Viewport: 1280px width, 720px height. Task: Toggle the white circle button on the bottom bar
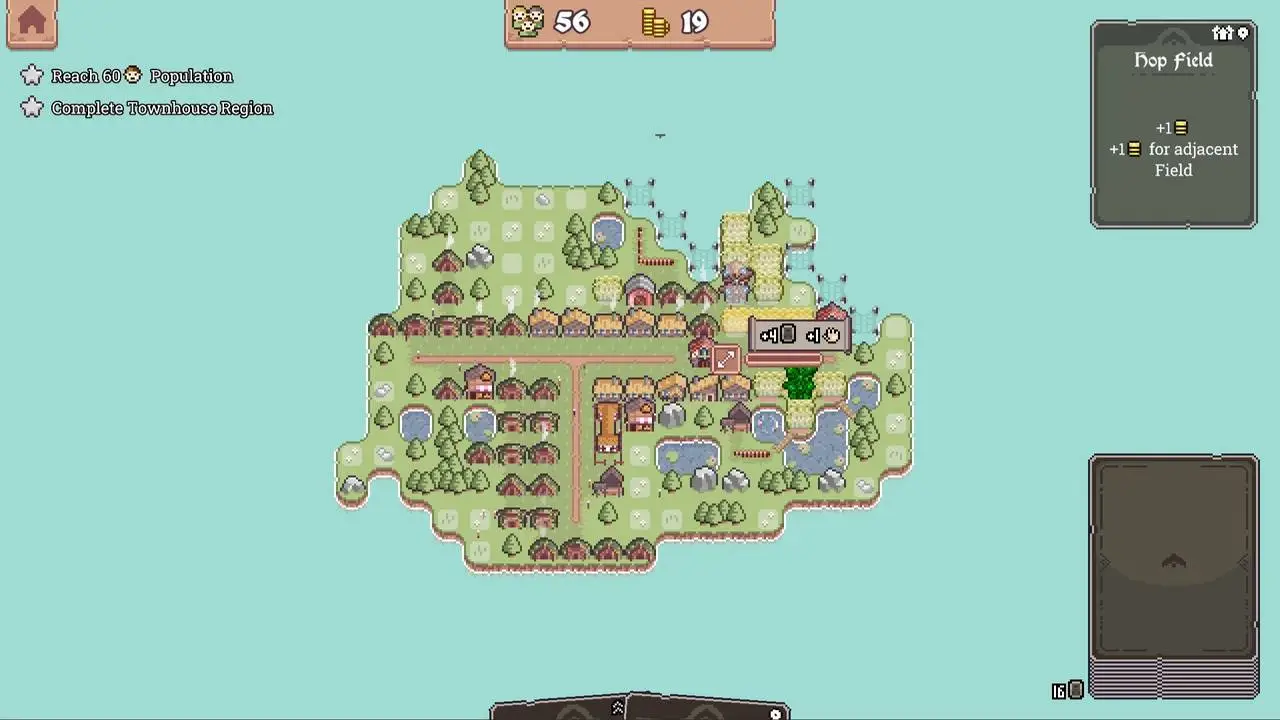775,712
